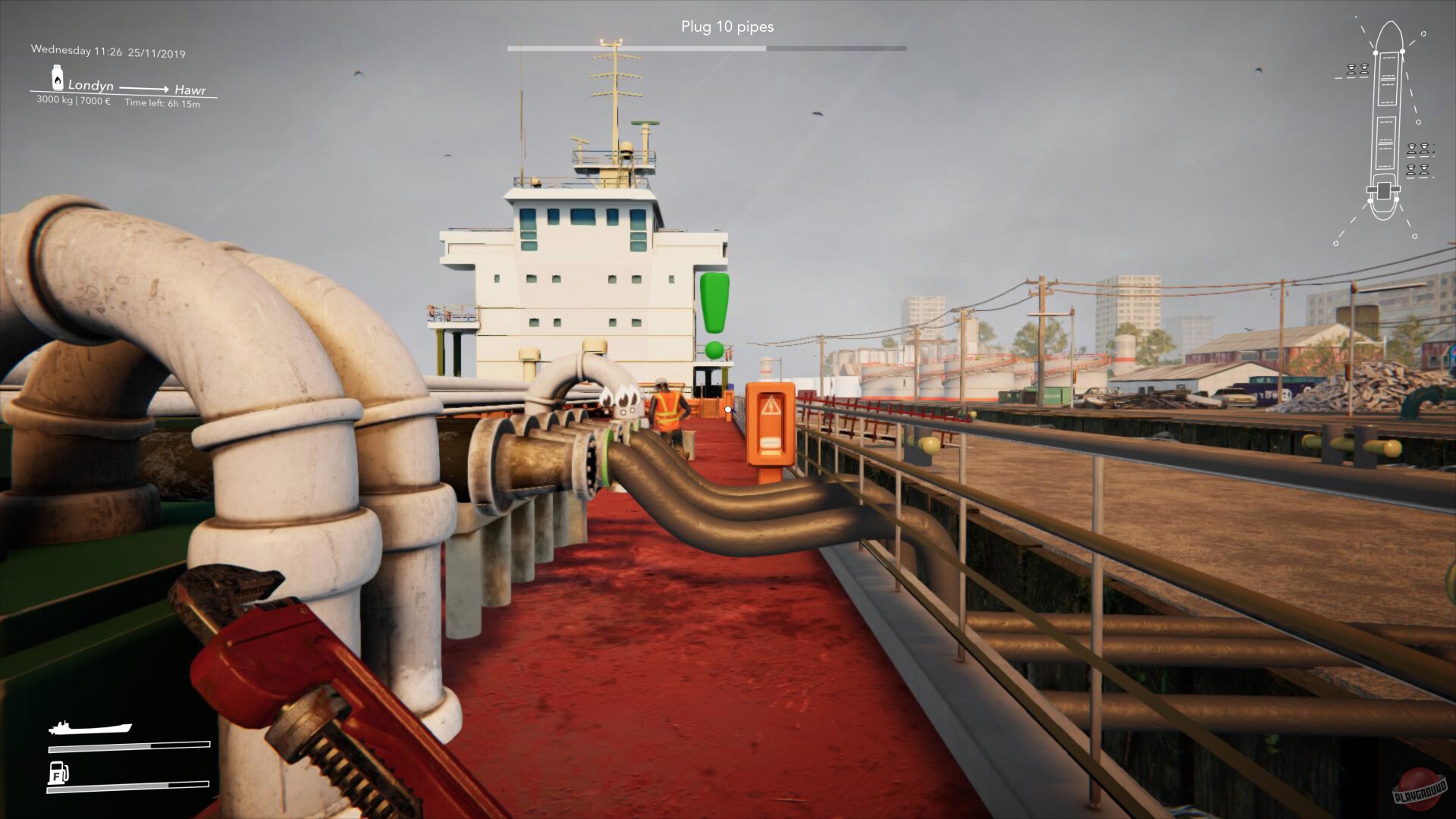
Task: Select the Plug 10 pipes objective
Action: pyautogui.click(x=727, y=27)
